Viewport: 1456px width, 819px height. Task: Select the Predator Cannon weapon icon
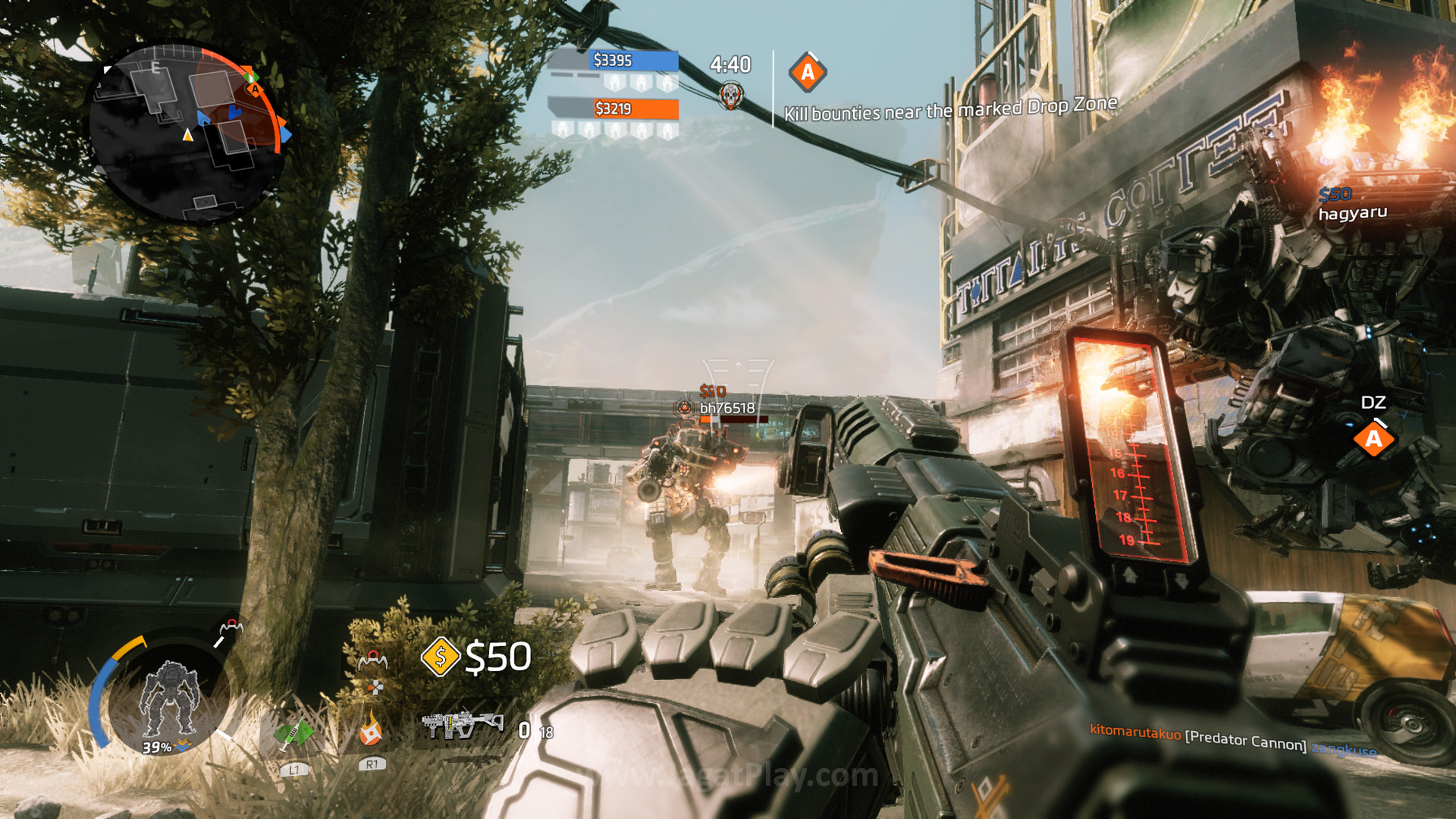pos(462,724)
